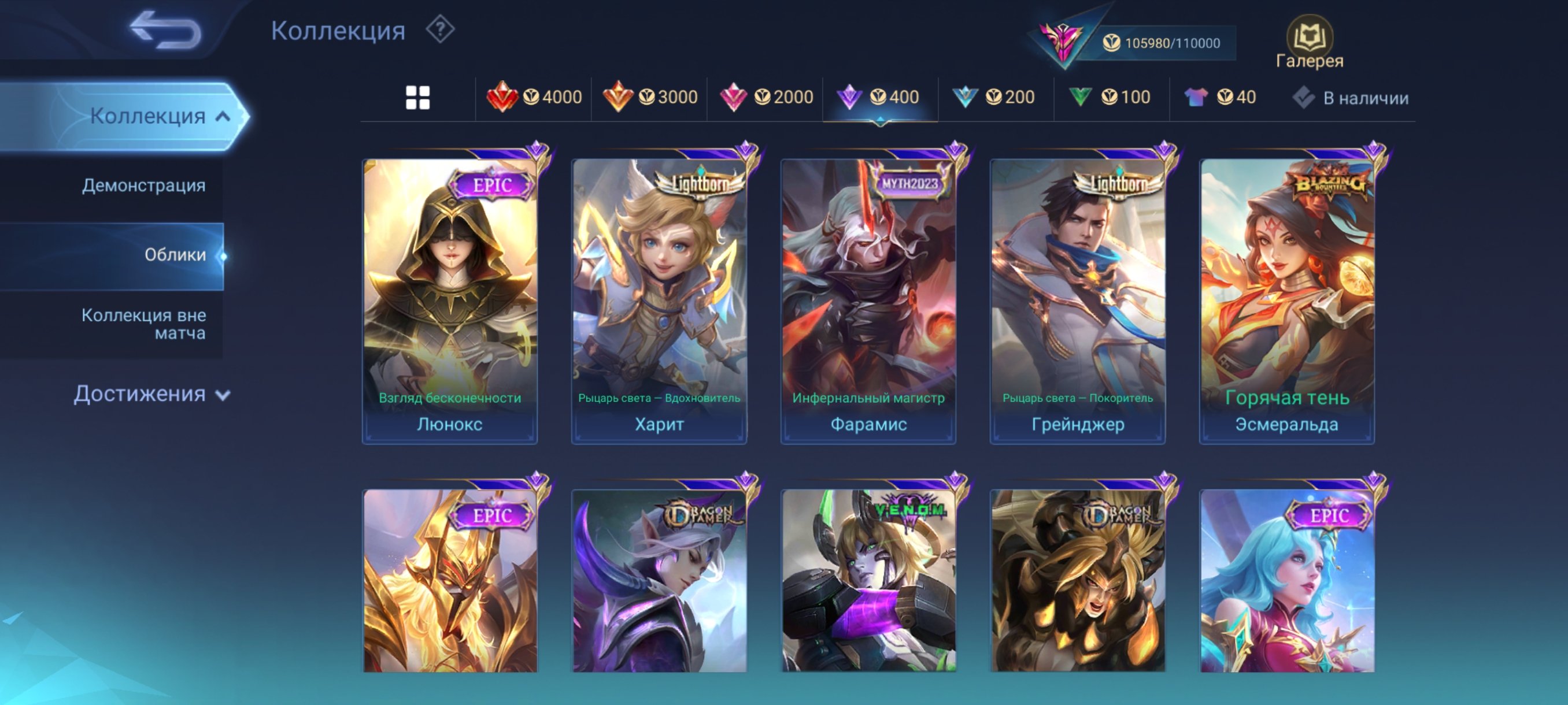Switch to the Коллекция вне матча tab
The width and height of the screenshot is (1568, 705).
(x=145, y=324)
